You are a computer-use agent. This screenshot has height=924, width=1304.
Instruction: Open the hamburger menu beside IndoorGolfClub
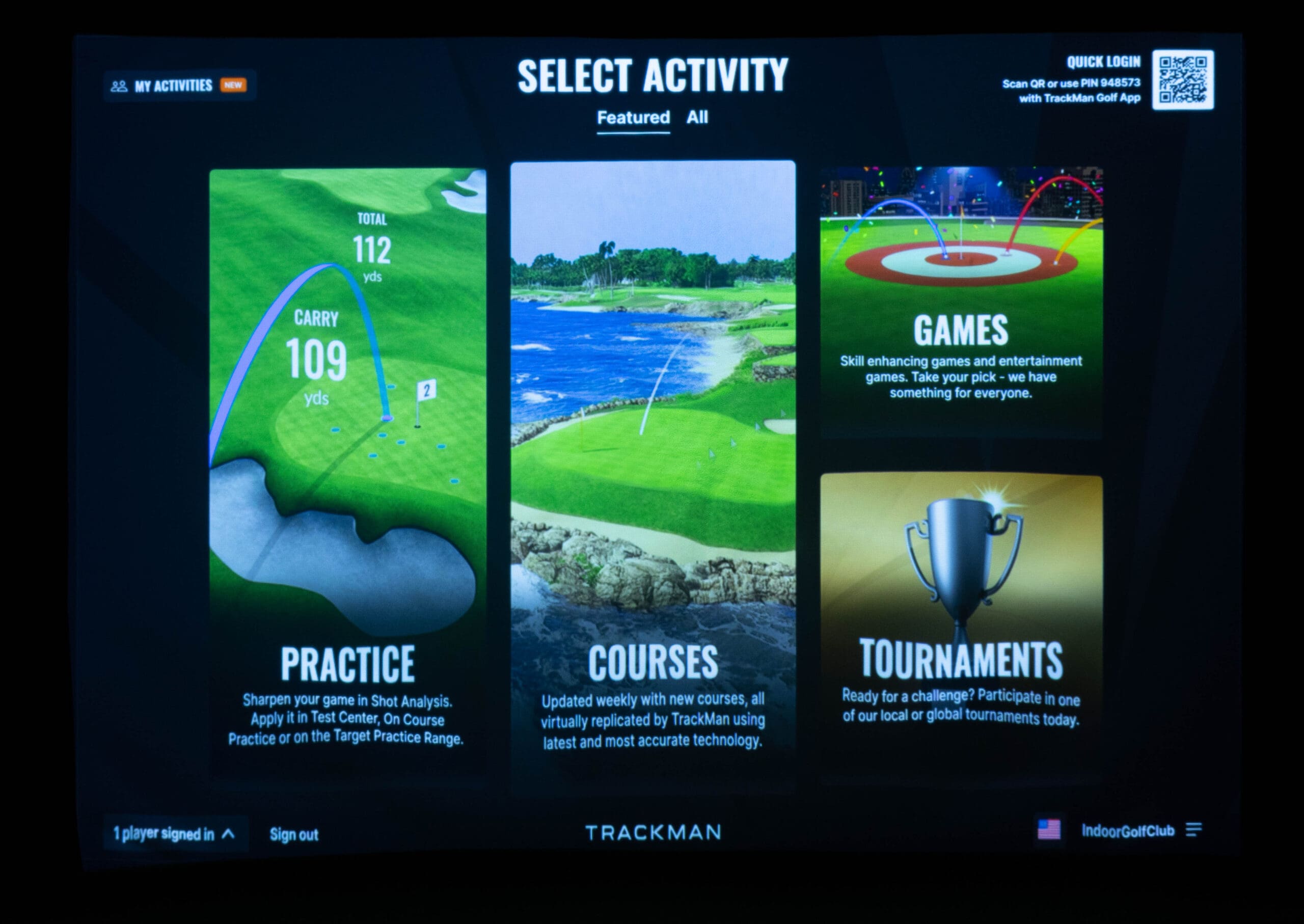click(1193, 830)
